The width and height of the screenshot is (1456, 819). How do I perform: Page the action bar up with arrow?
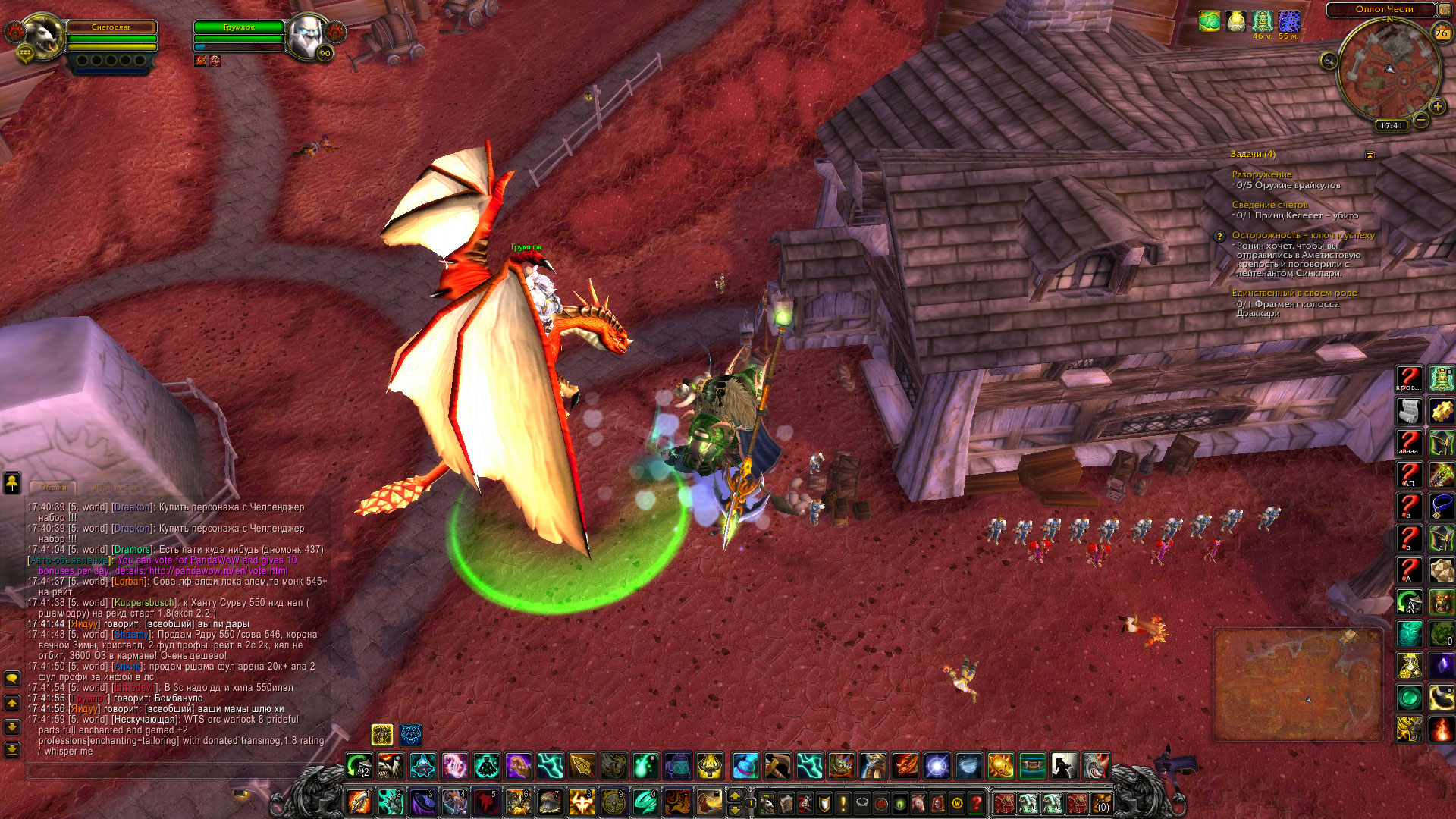(x=734, y=795)
